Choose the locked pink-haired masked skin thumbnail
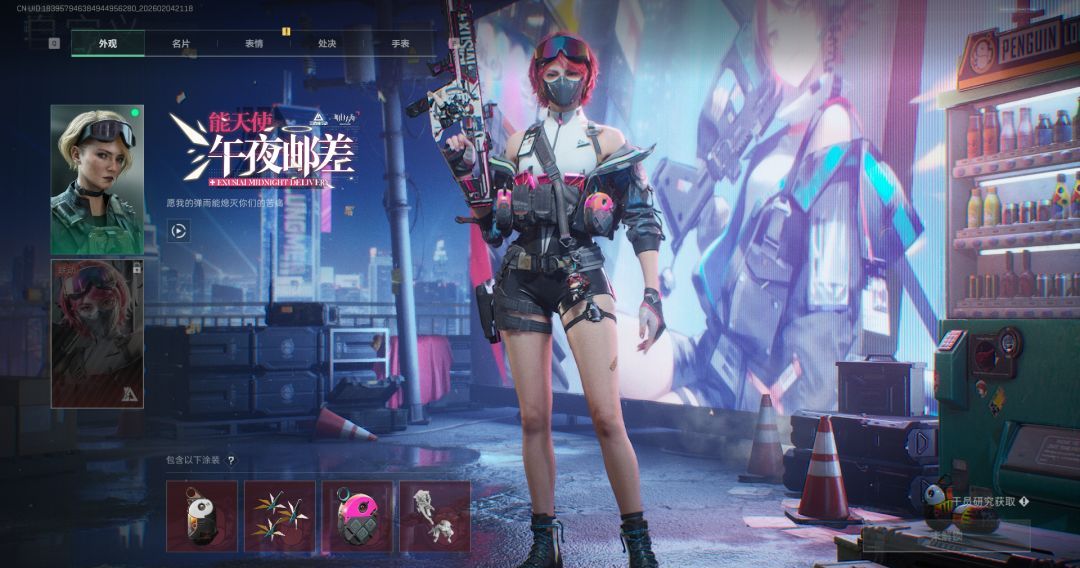The image size is (1080, 568). point(97,334)
